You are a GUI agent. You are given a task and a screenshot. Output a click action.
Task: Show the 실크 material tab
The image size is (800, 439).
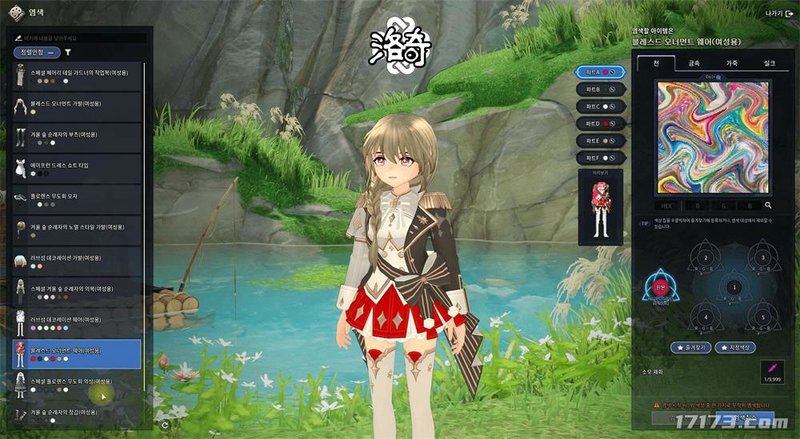768,63
